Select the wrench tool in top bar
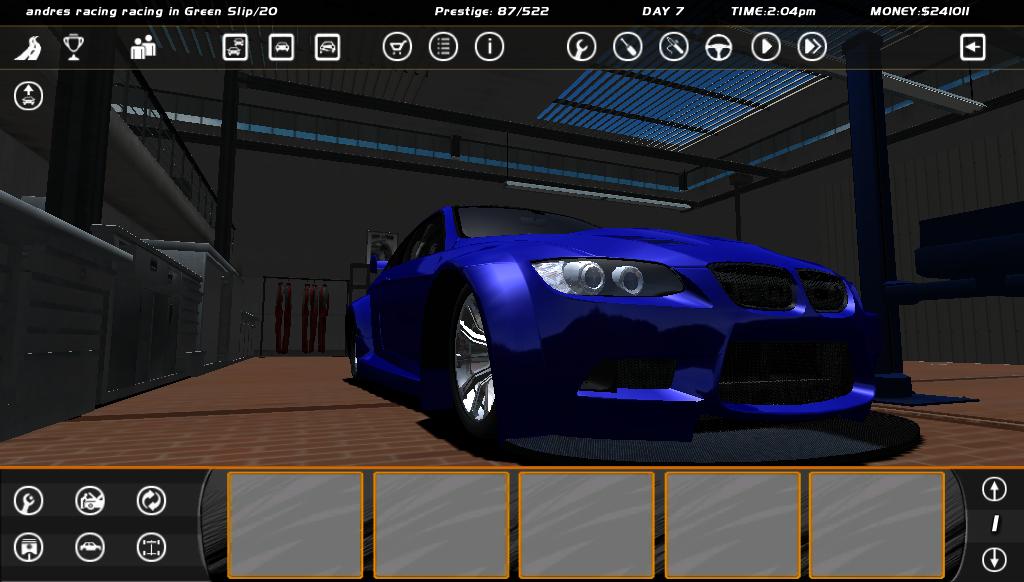 coord(581,47)
